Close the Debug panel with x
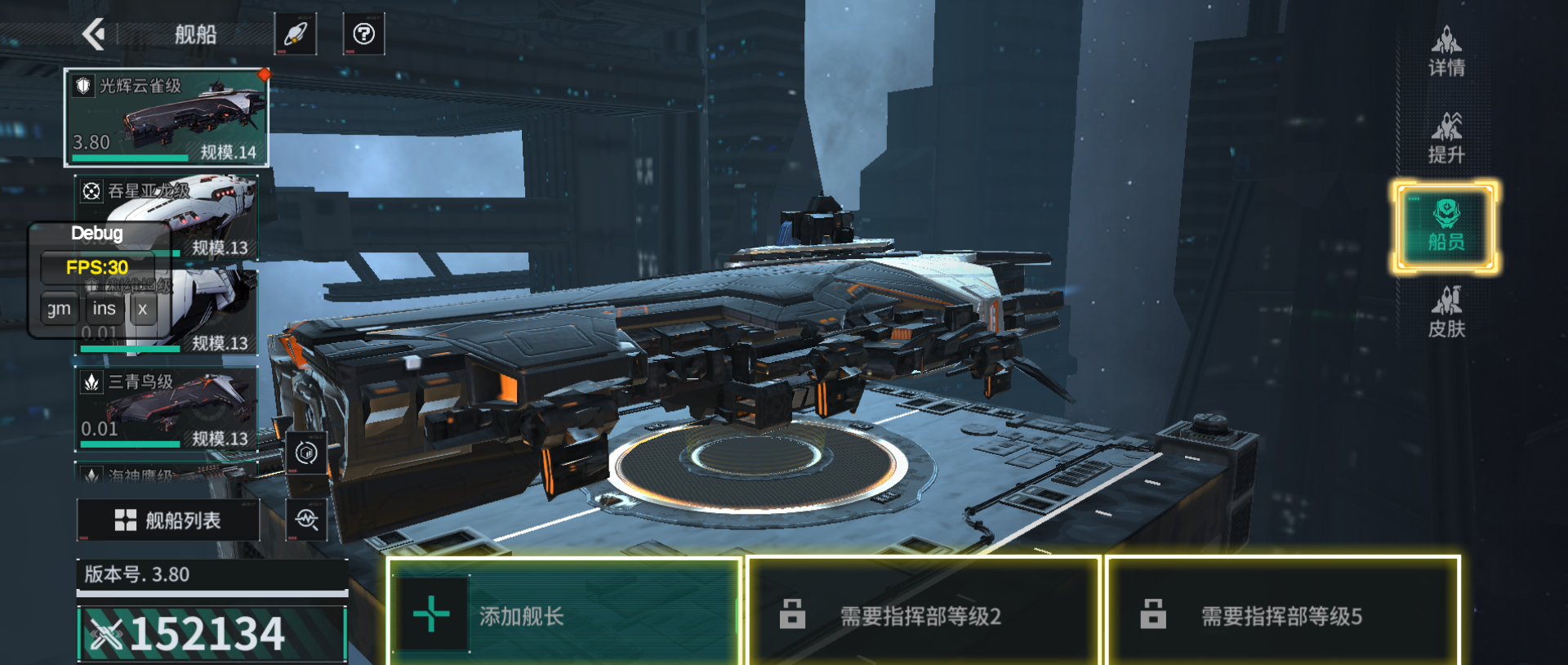 coord(143,309)
